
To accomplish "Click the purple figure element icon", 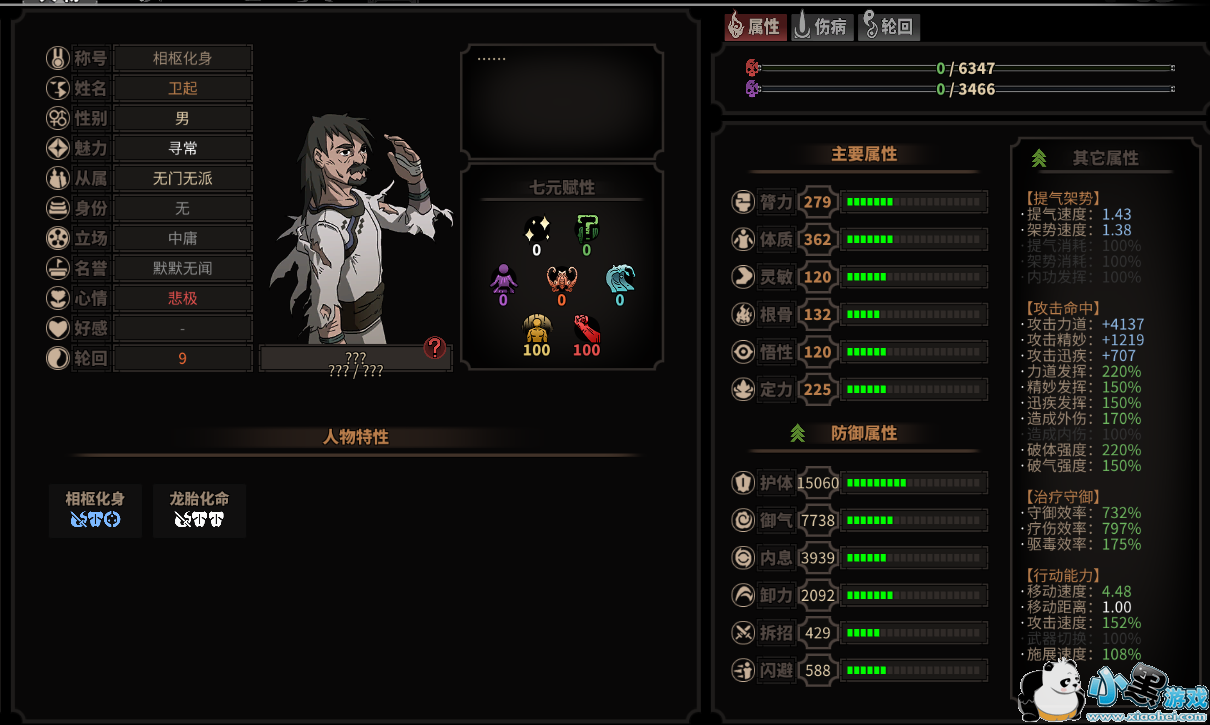I will 503,279.
